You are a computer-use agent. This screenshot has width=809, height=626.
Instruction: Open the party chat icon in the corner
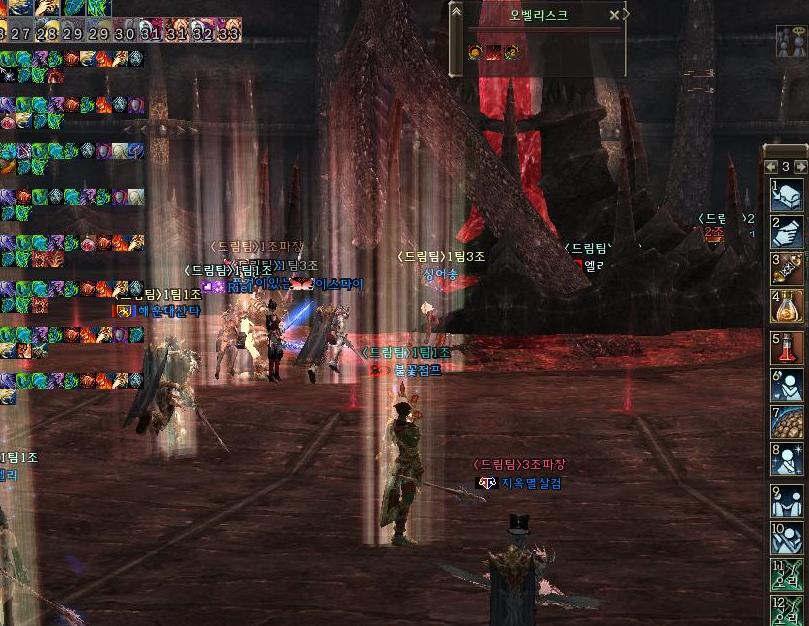pos(790,40)
